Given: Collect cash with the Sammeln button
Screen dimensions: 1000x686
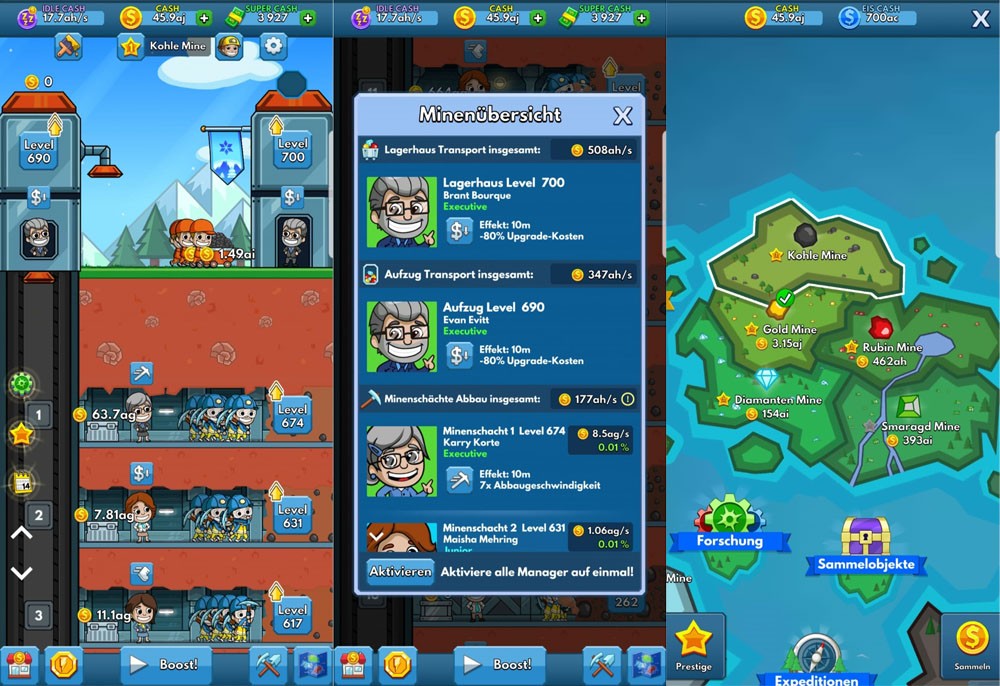Looking at the screenshot, I should click(x=970, y=646).
